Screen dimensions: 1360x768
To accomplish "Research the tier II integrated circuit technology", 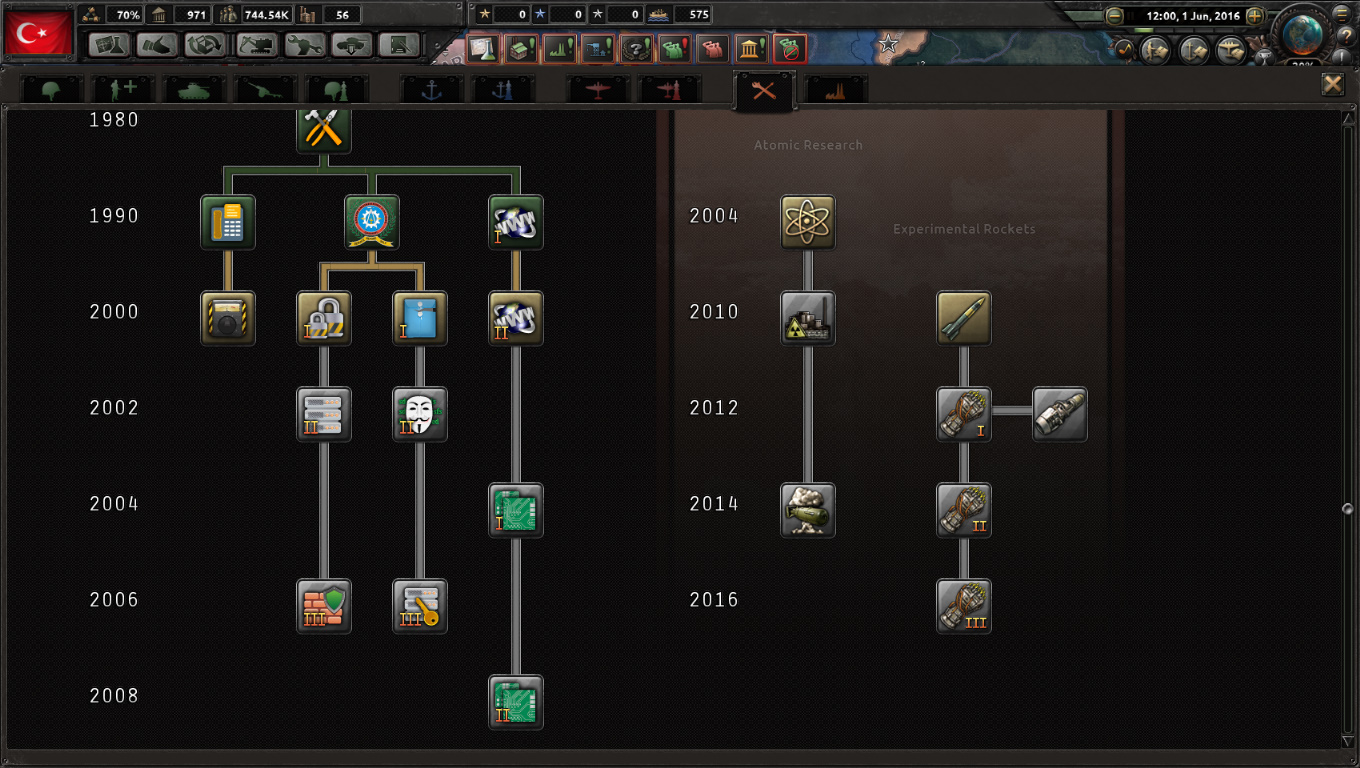I will (515, 701).
